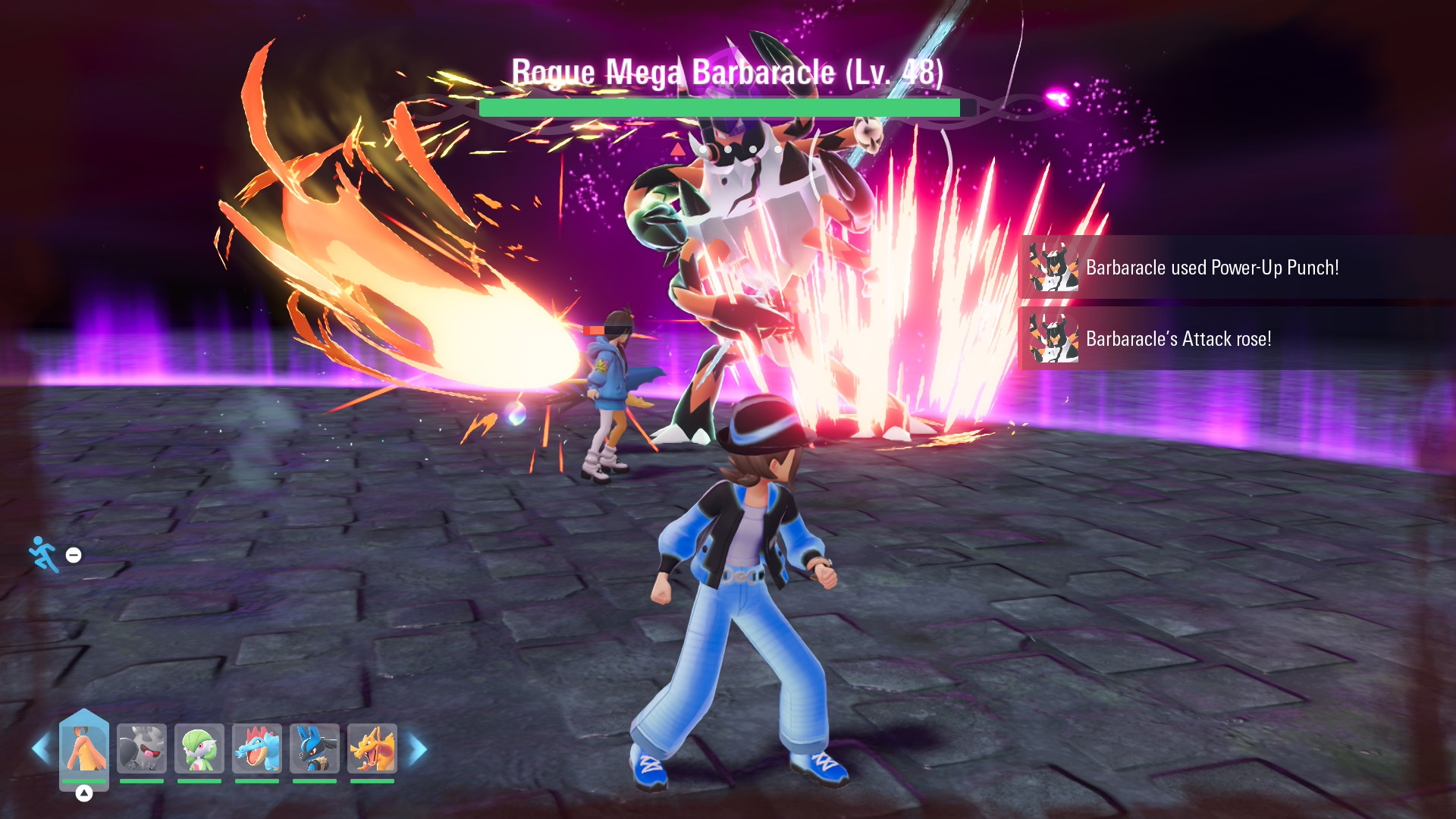Click the right arrow beside the party bar
This screenshot has height=819, width=1456.
pyautogui.click(x=418, y=749)
